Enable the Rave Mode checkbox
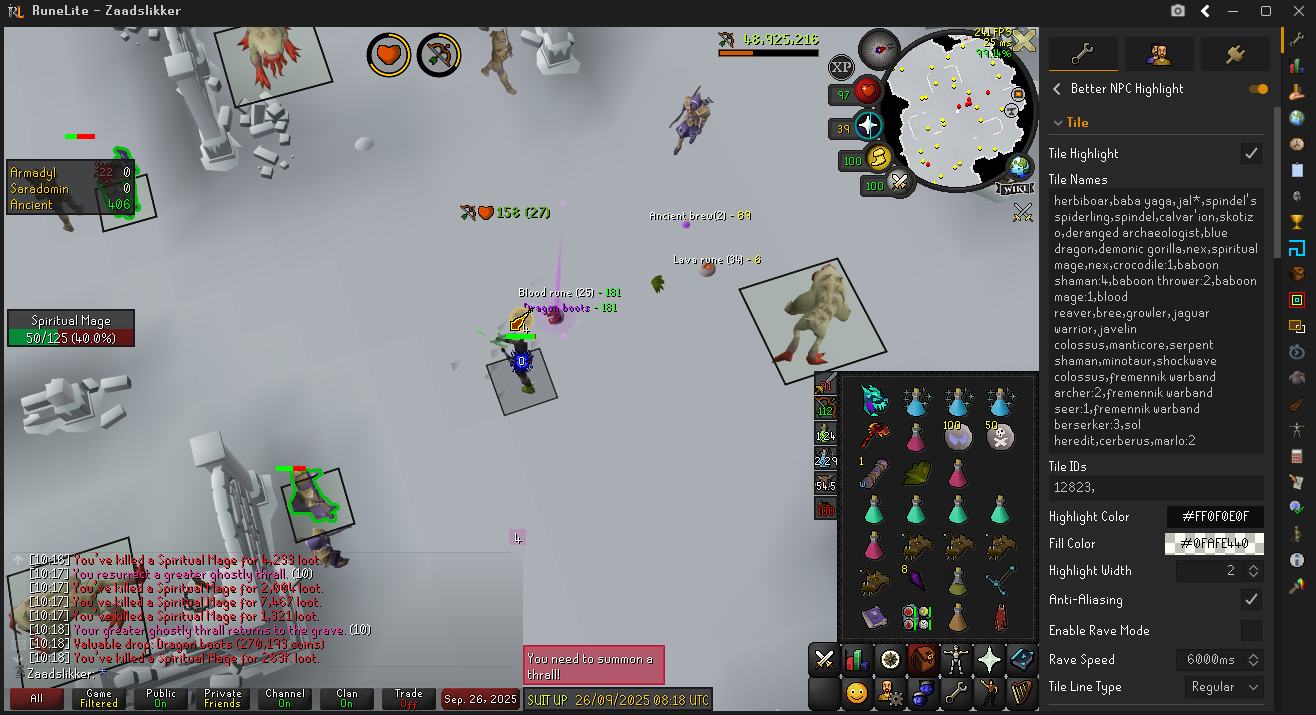Image resolution: width=1316 pixels, height=715 pixels. 1250,630
